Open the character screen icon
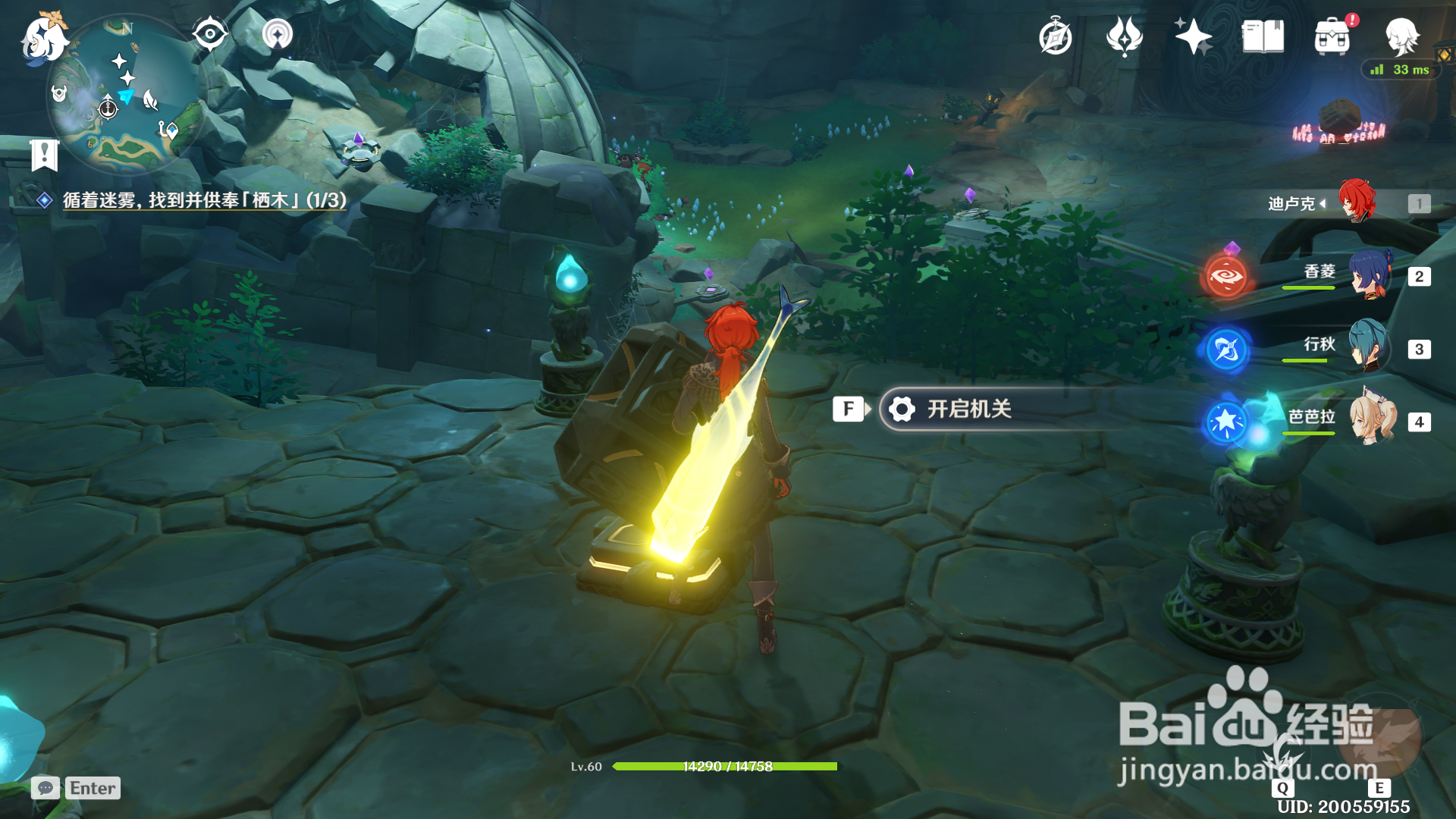Screen dimensions: 1456x819 (1402, 36)
